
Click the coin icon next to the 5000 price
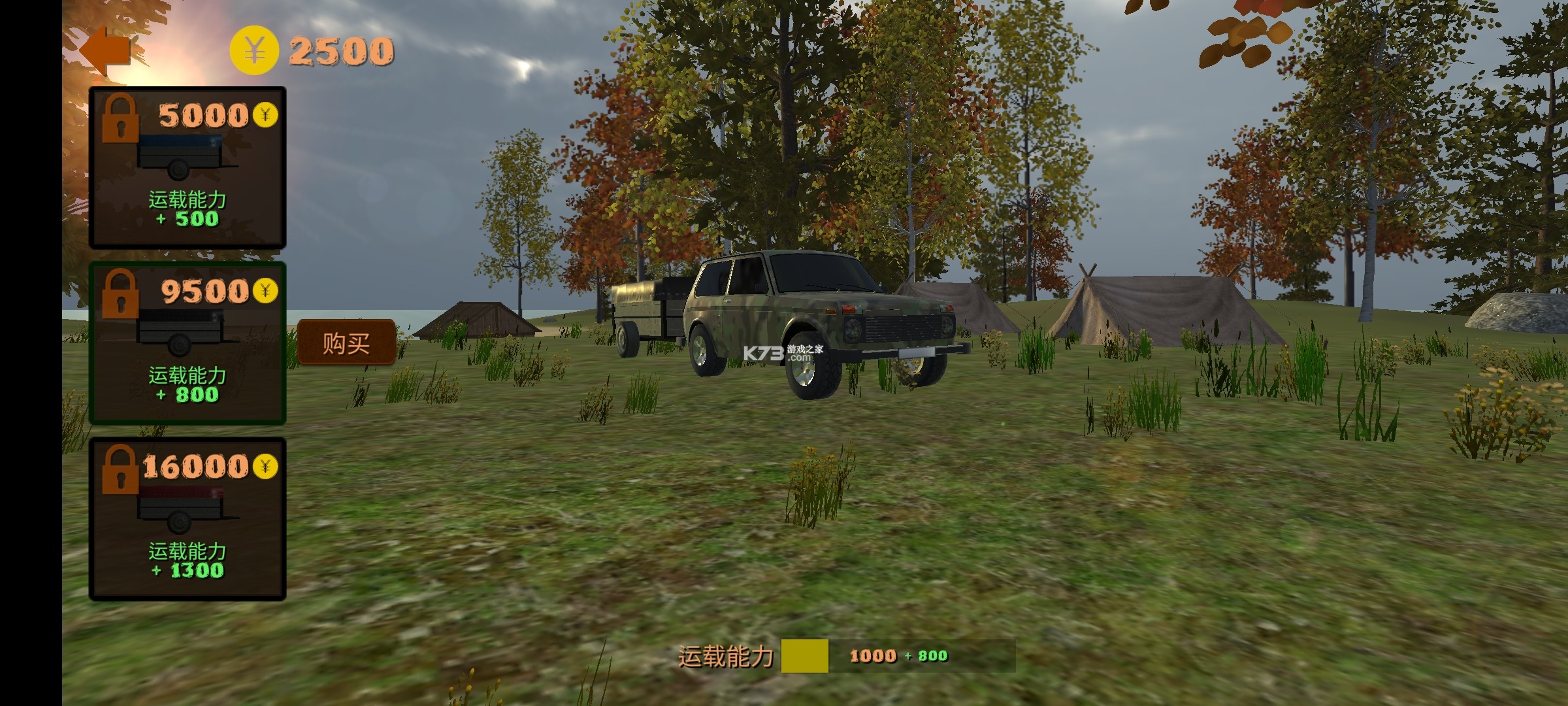(x=266, y=115)
